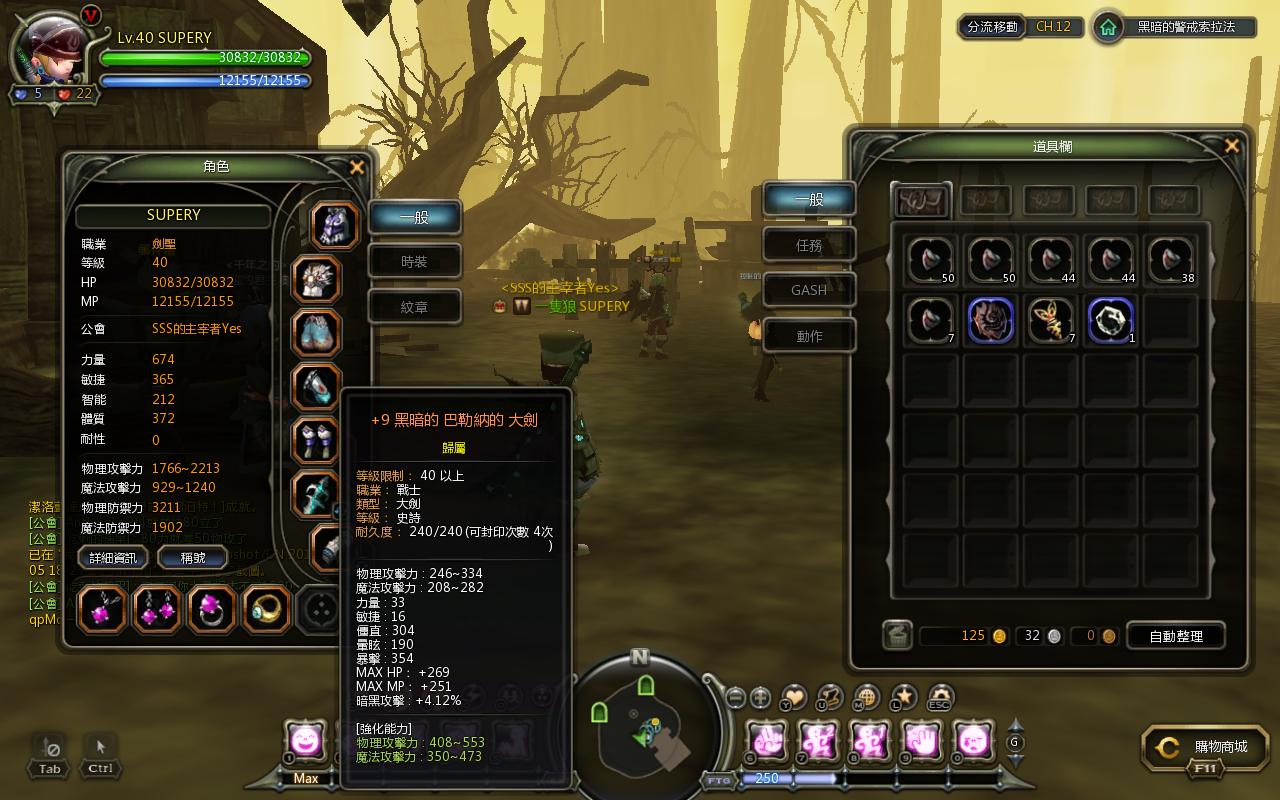Select the brown mask item in inventory
Viewport: 1280px width, 800px height.
(991, 321)
